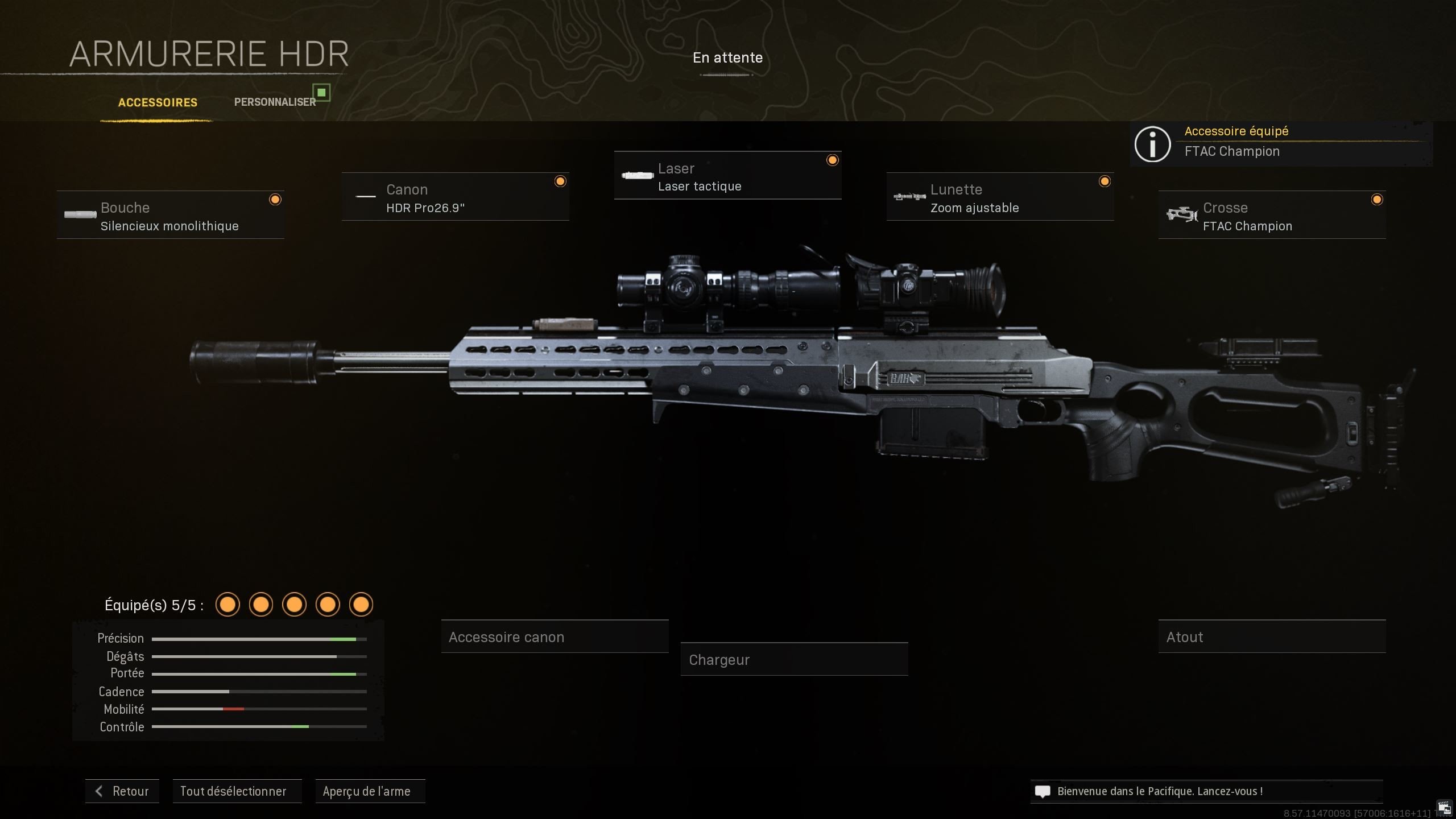The height and width of the screenshot is (819, 1456).
Task: Open the Lunette optic attachment icon
Action: (908, 197)
